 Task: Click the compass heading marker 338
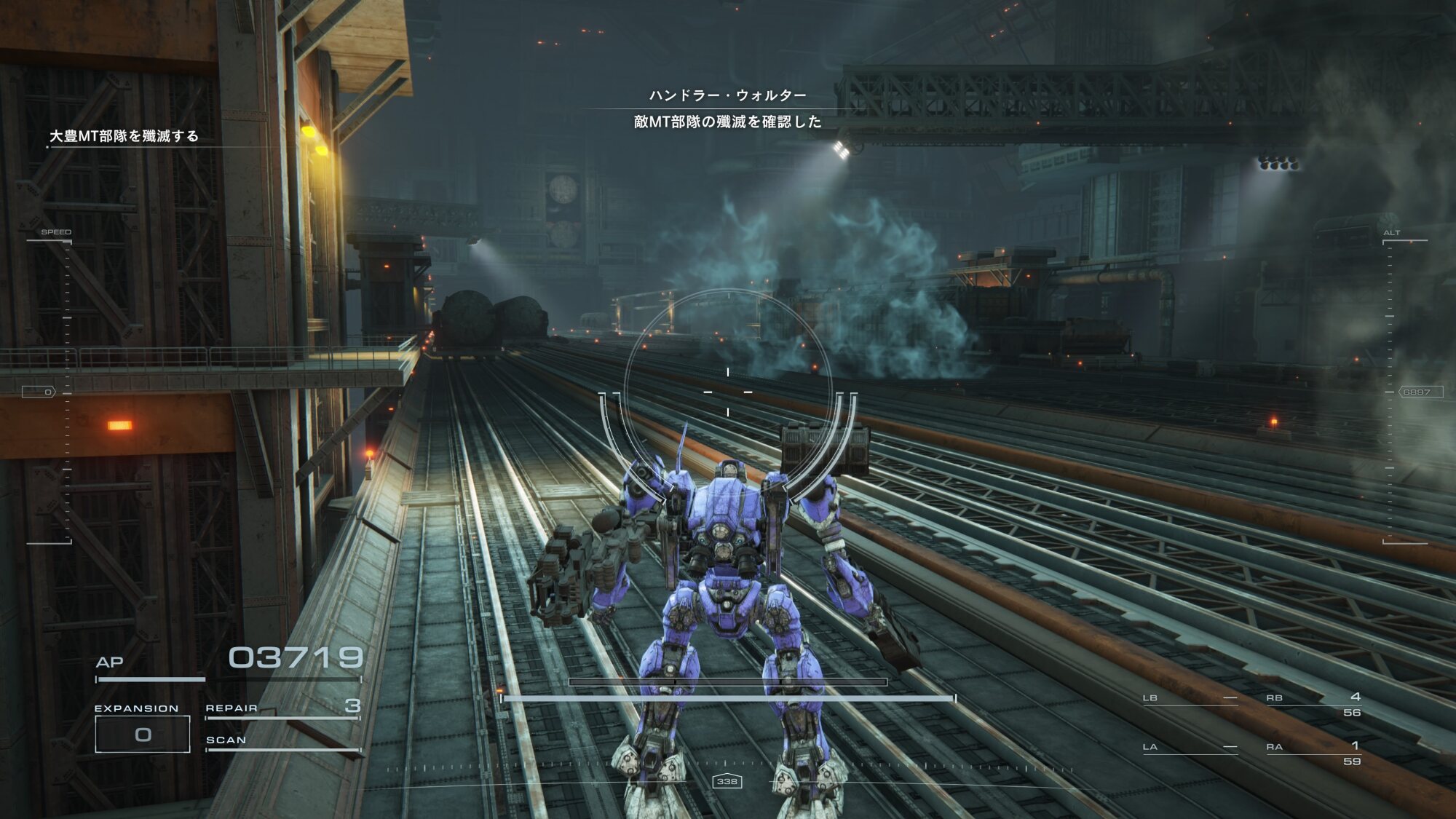pyautogui.click(x=727, y=781)
